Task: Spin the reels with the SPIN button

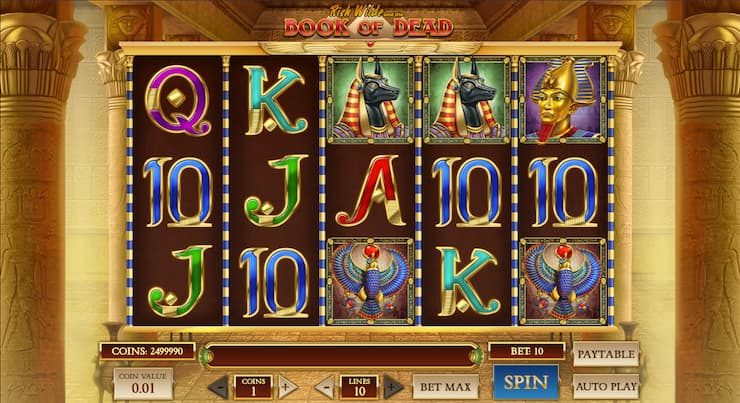Action: [526, 383]
